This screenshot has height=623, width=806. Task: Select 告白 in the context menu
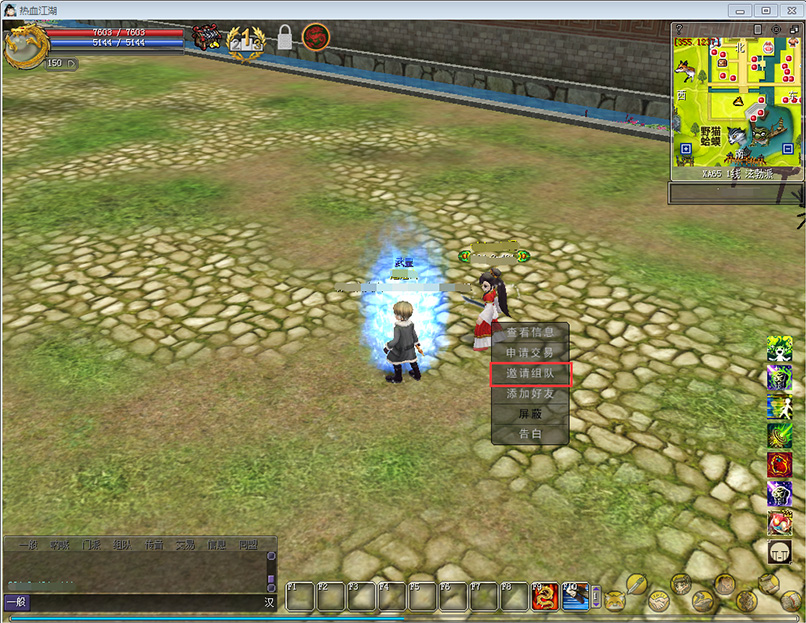click(x=530, y=434)
